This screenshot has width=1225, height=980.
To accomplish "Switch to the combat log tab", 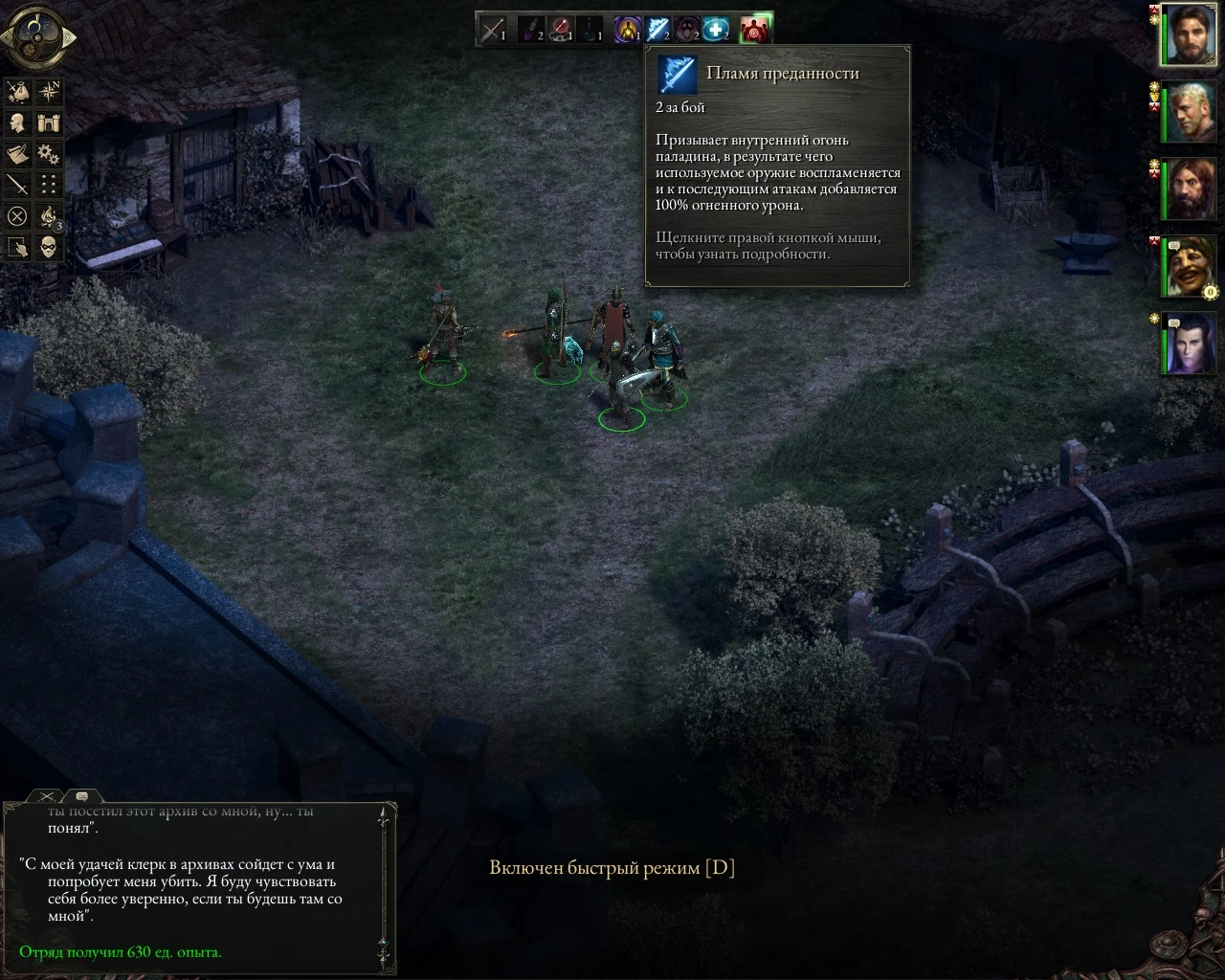I will pyautogui.click(x=46, y=795).
